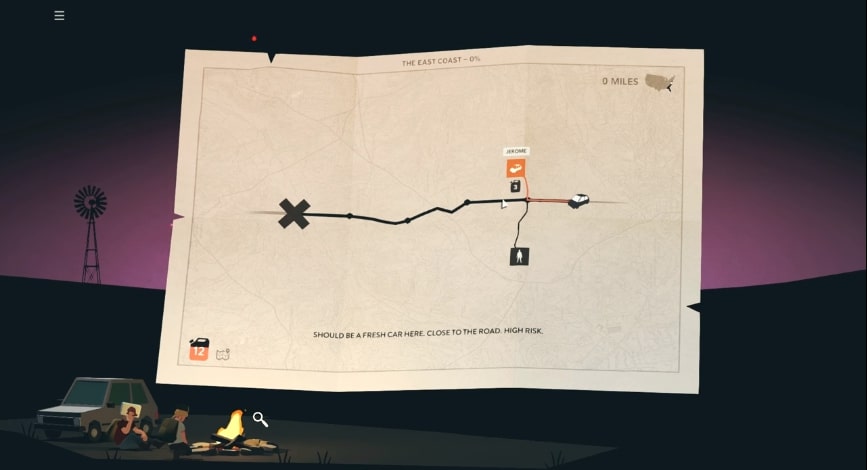Select the orange car destination marker
This screenshot has height=470, width=867.
pos(515,169)
